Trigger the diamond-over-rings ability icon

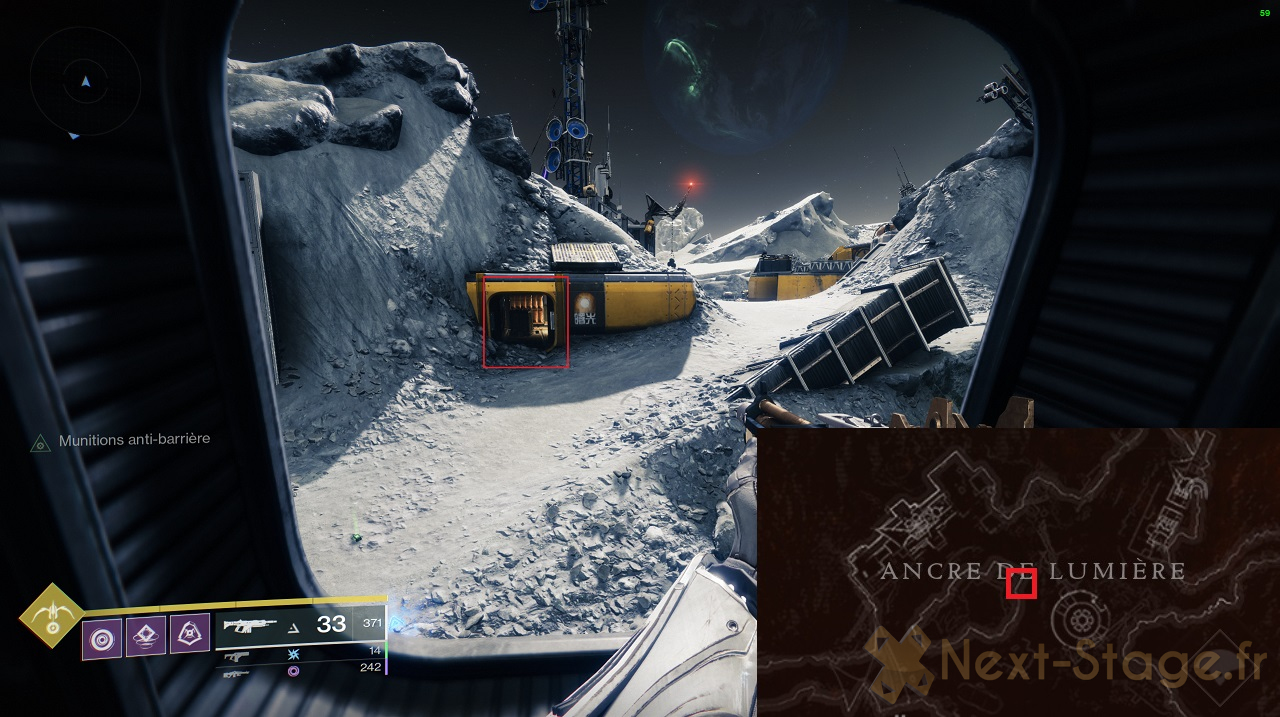coord(146,636)
